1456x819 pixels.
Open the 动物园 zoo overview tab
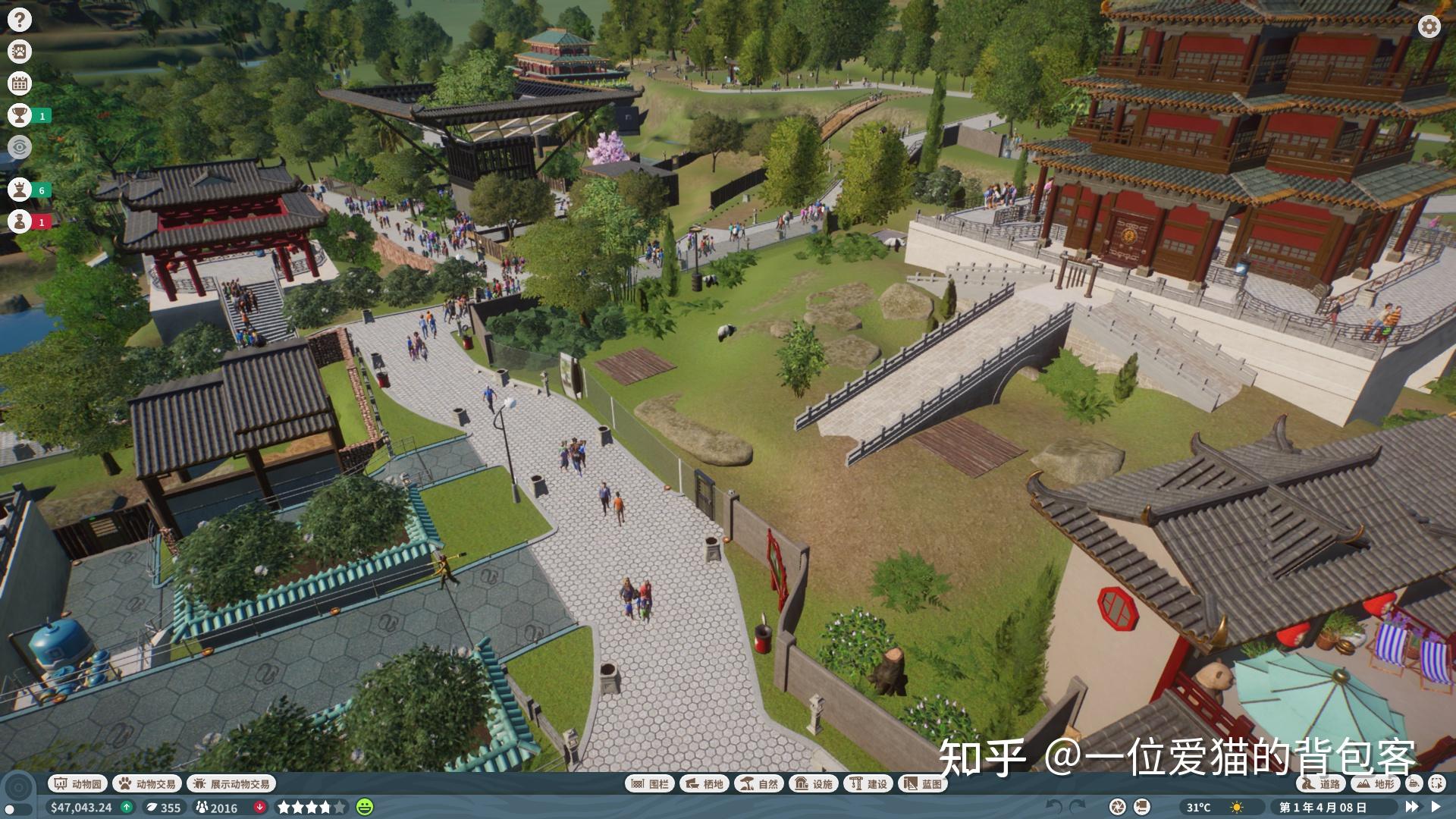77,784
